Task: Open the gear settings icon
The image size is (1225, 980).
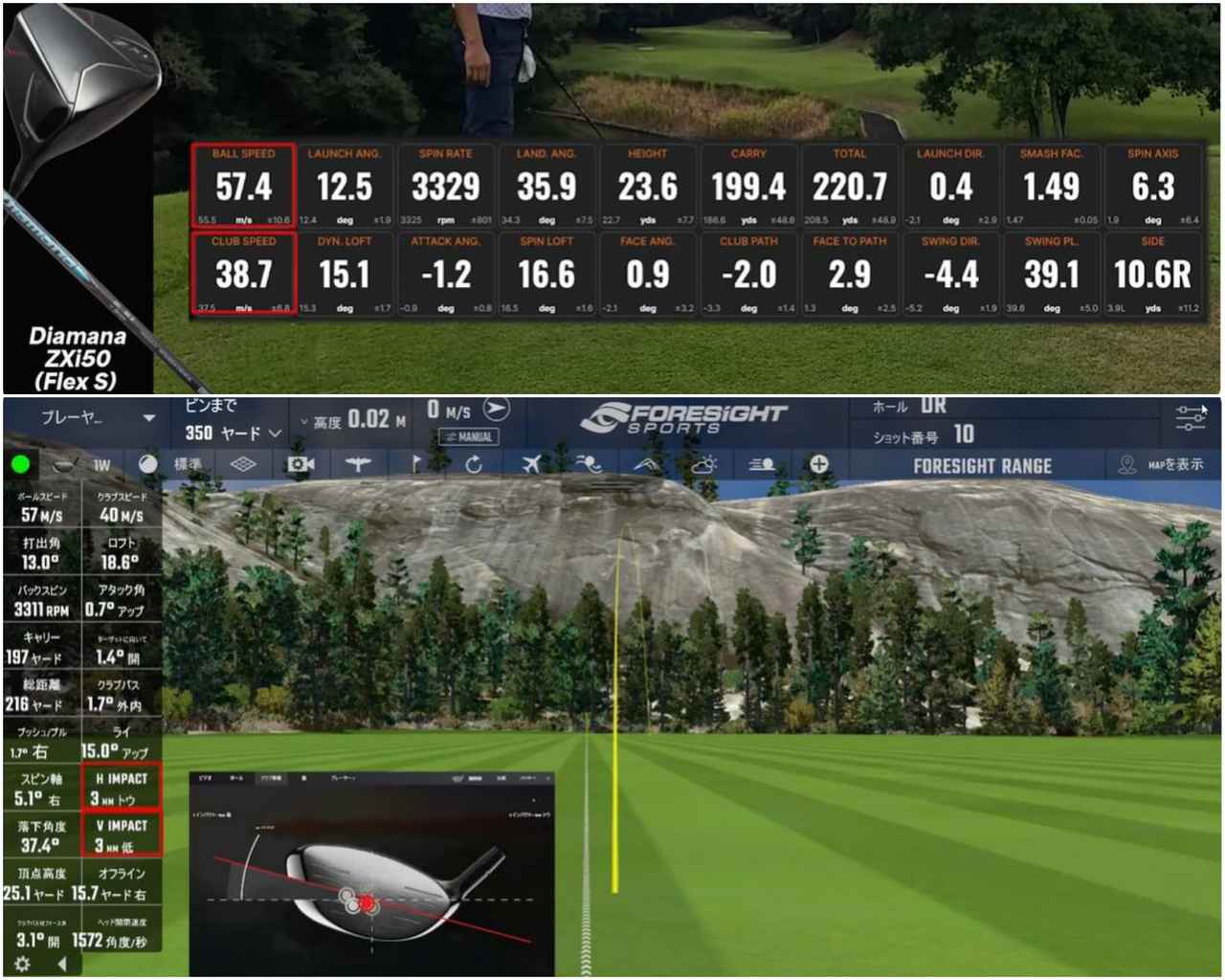Action: [x=22, y=964]
